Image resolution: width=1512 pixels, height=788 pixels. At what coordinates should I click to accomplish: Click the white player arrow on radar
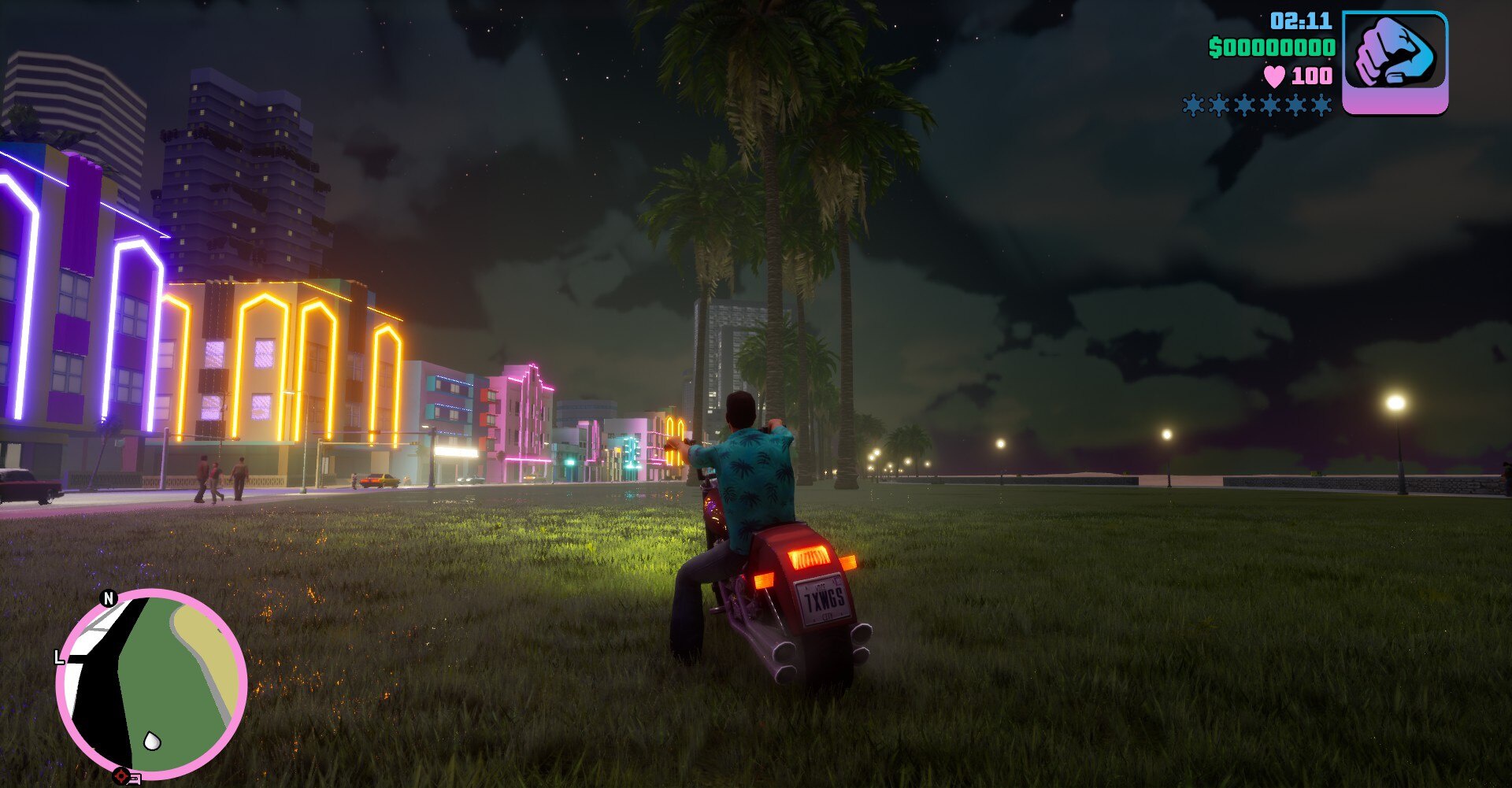[x=152, y=741]
